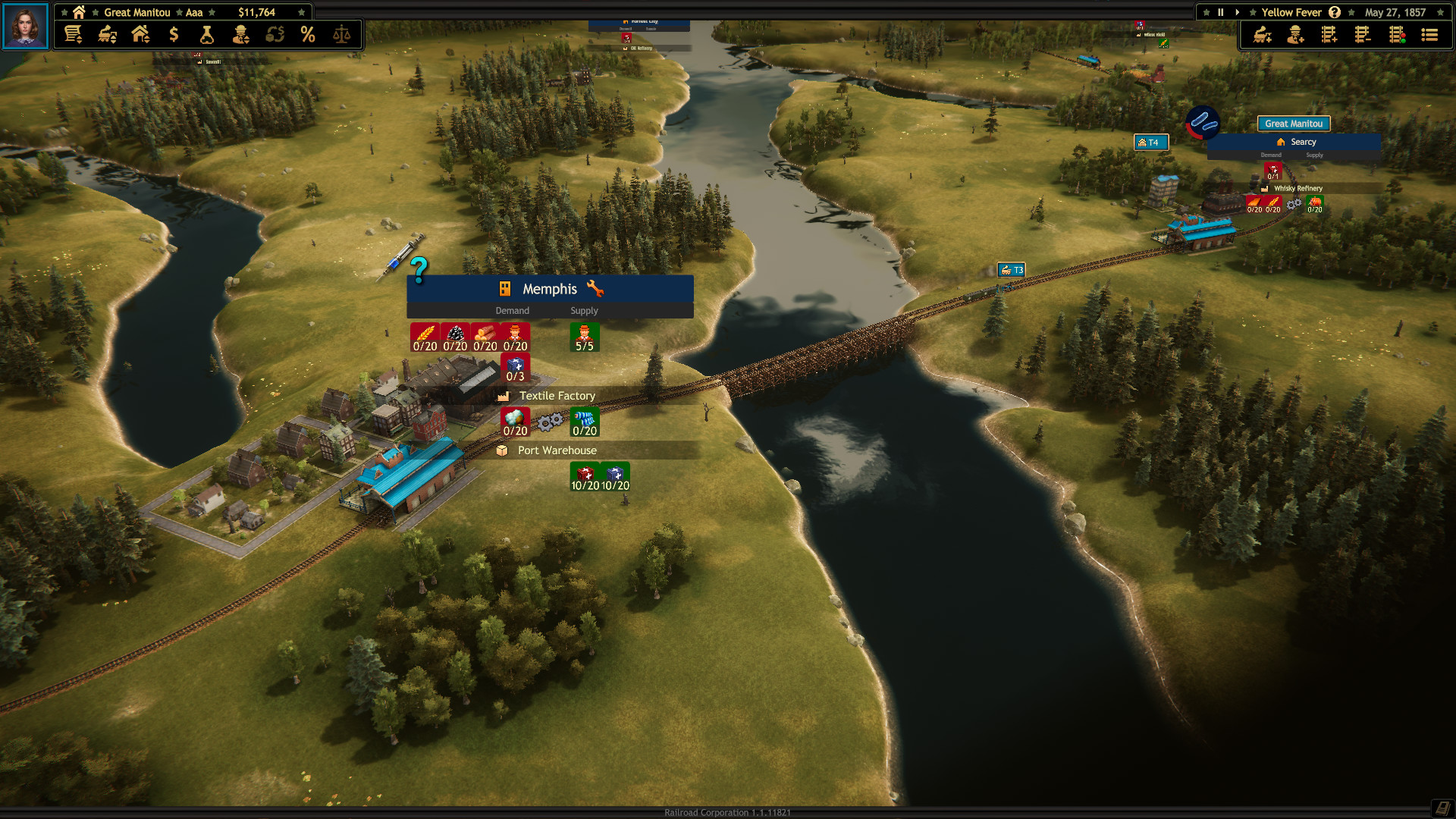The width and height of the screenshot is (1456, 819).
Task: Click the resource exchange money icon
Action: [275, 34]
